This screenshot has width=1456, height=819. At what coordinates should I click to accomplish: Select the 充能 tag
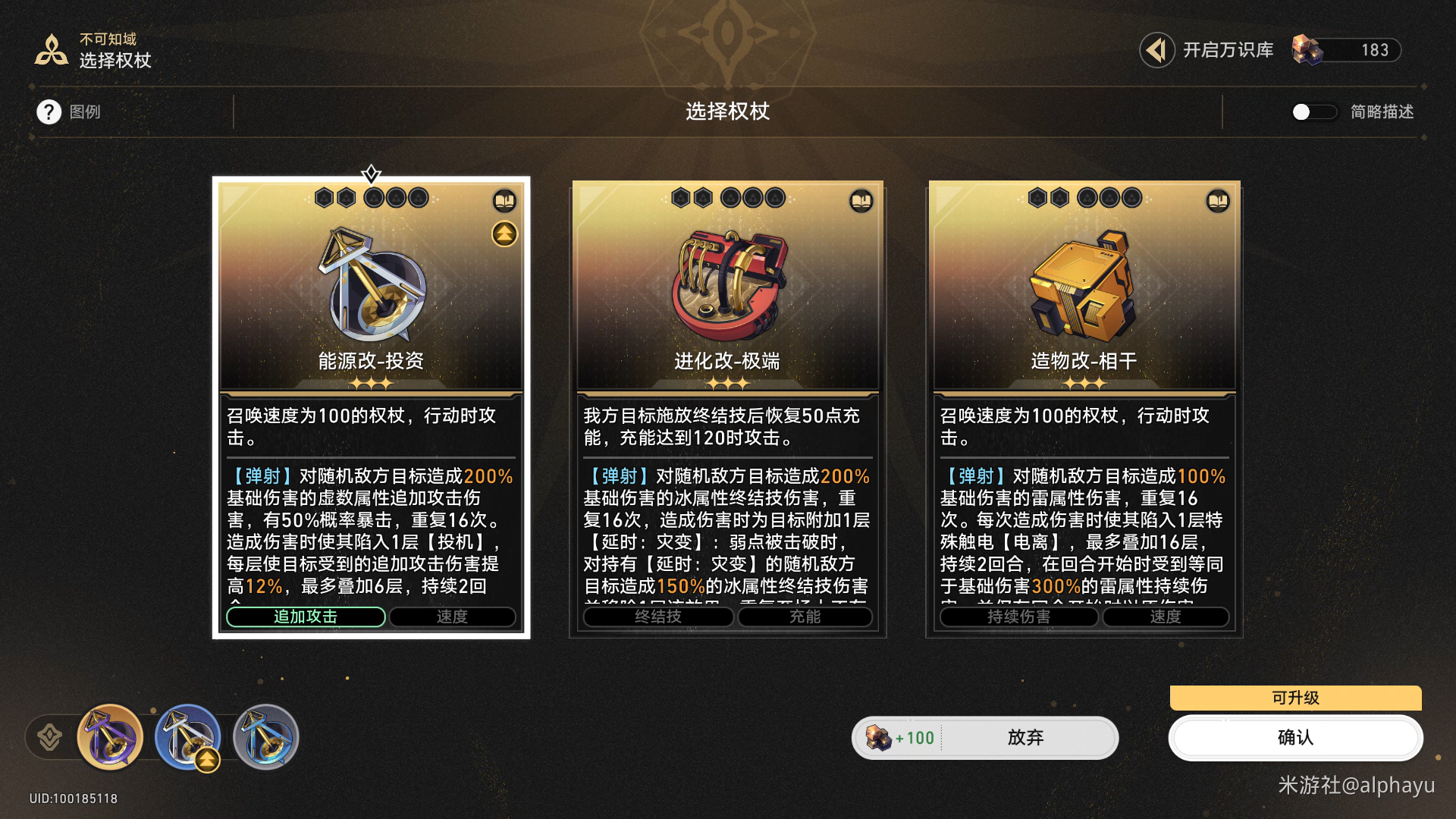pyautogui.click(x=805, y=617)
